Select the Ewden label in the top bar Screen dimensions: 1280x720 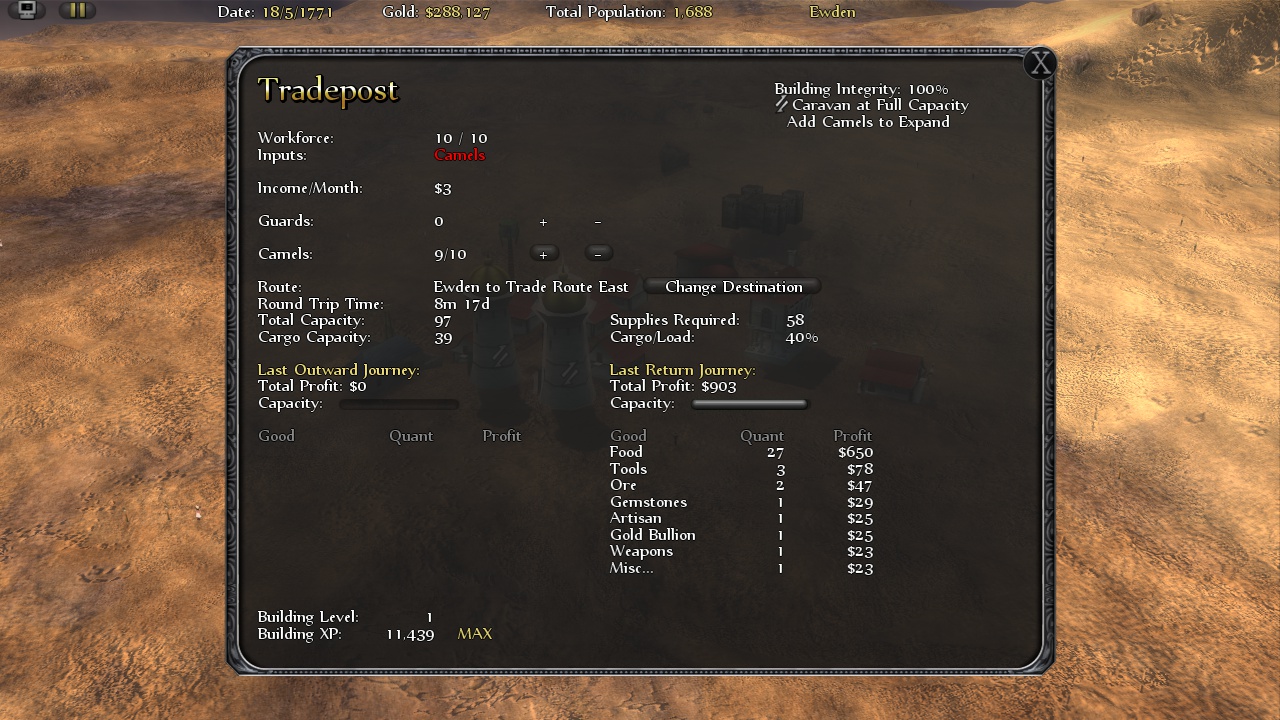click(x=832, y=12)
